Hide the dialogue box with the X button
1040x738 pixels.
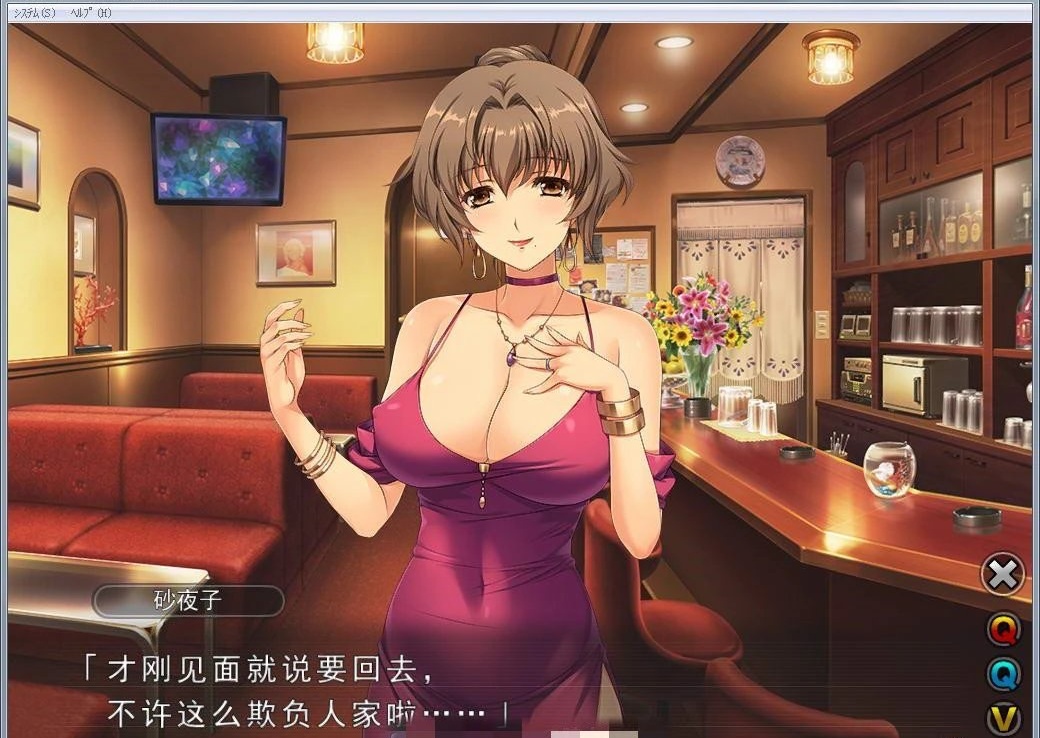pyautogui.click(x=1003, y=574)
